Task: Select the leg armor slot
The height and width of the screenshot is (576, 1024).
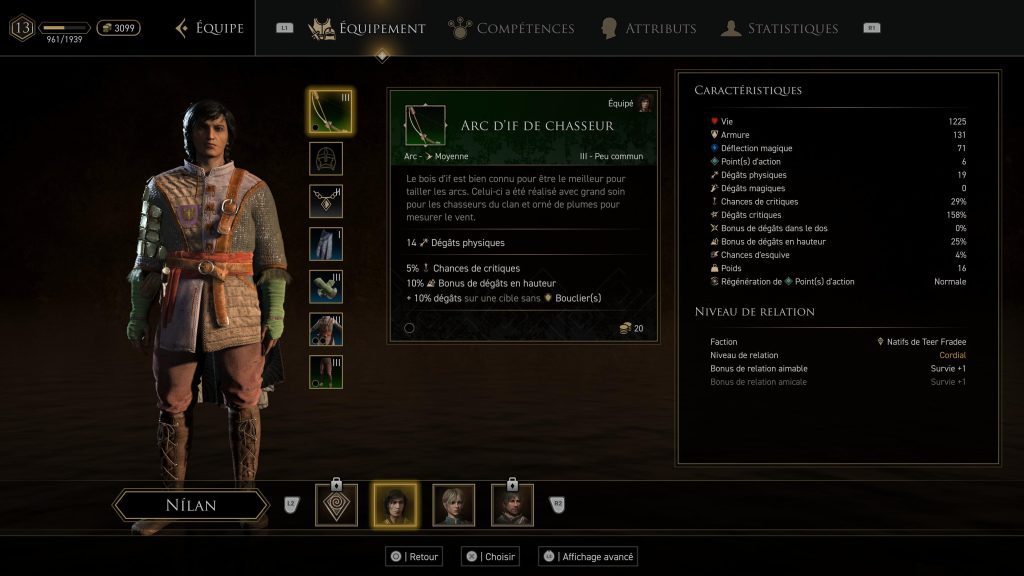Action: [x=326, y=371]
